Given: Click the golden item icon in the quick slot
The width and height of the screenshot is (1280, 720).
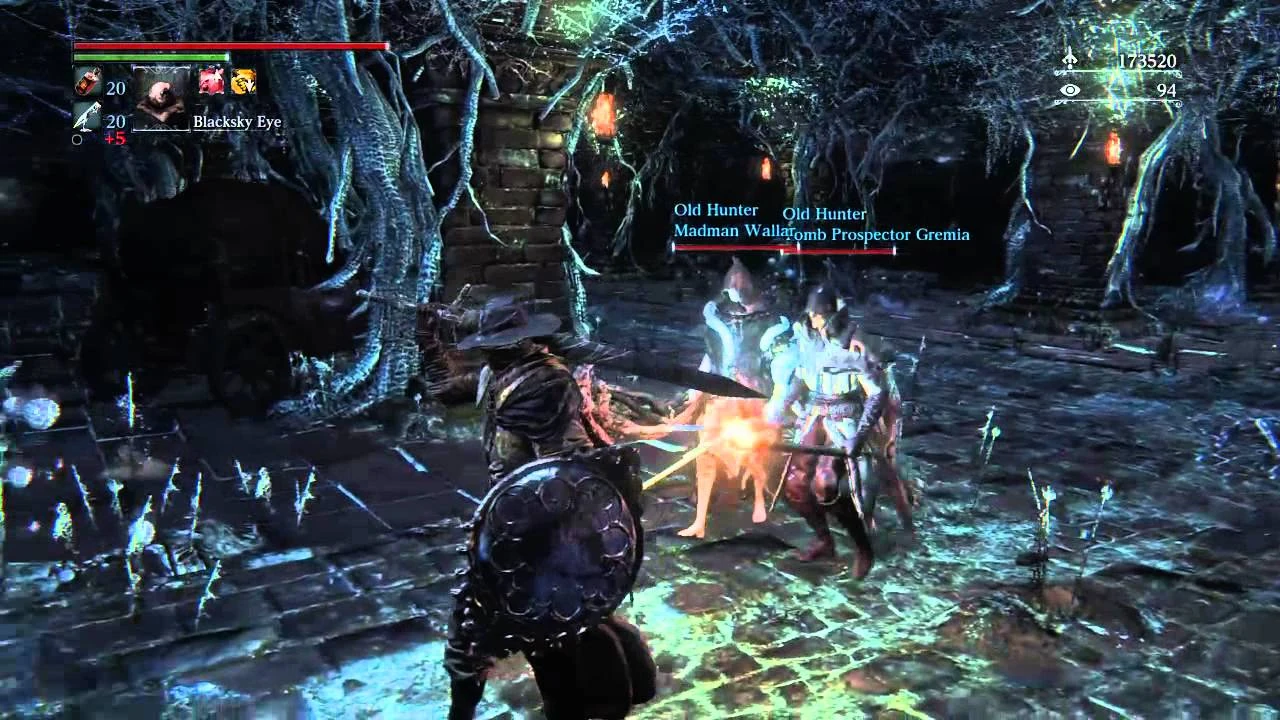Looking at the screenshot, I should point(242,83).
